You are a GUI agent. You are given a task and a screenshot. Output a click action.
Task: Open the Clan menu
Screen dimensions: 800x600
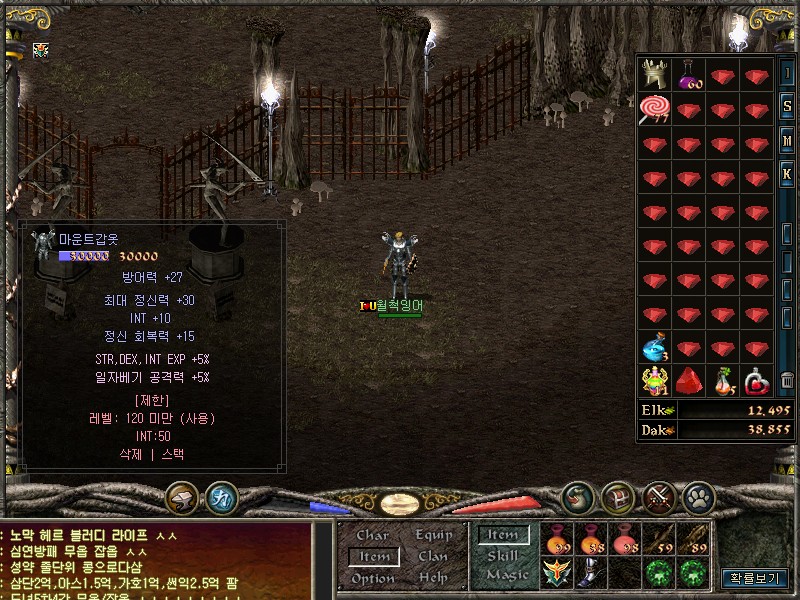[433, 556]
